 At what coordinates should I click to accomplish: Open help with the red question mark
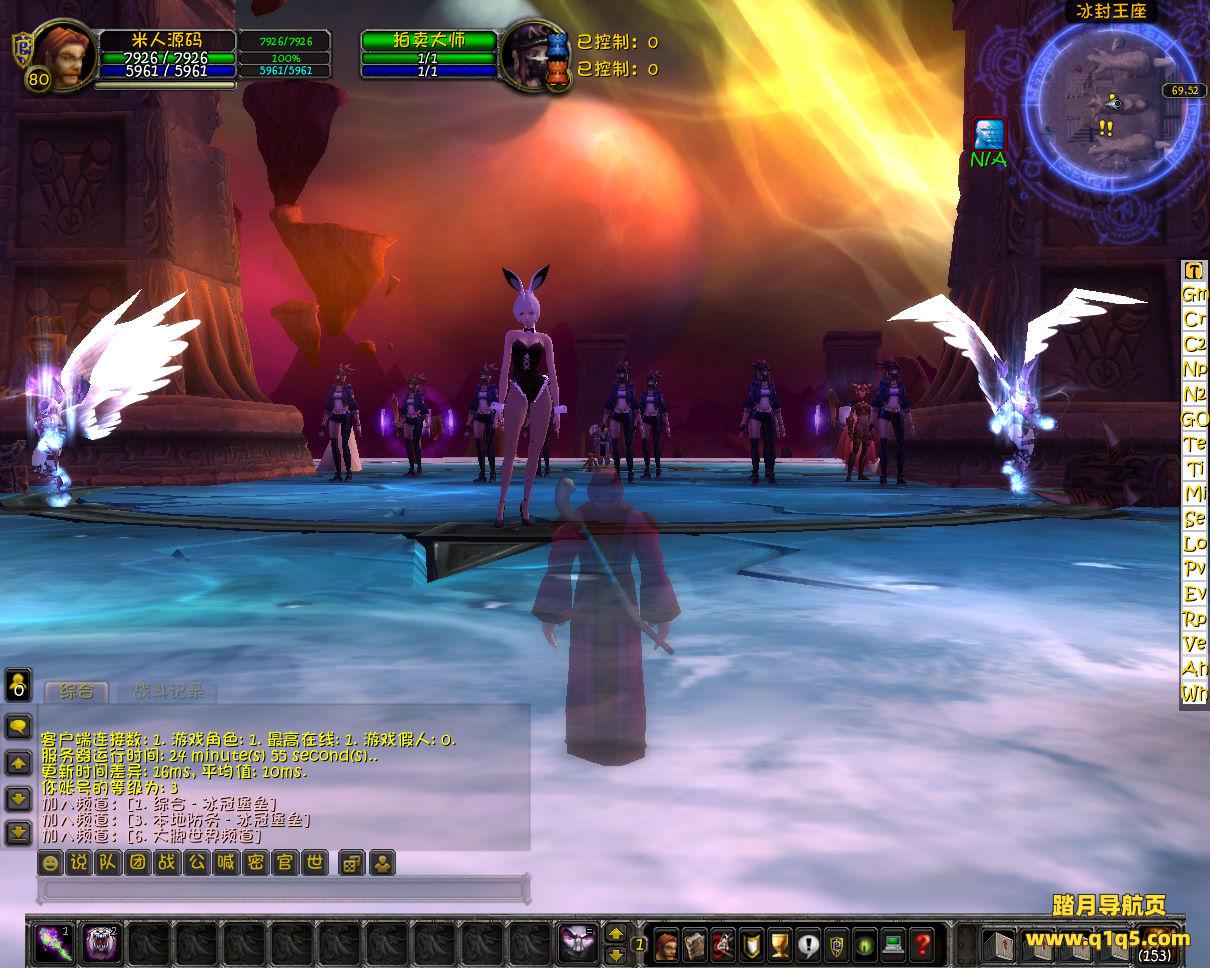tap(921, 943)
